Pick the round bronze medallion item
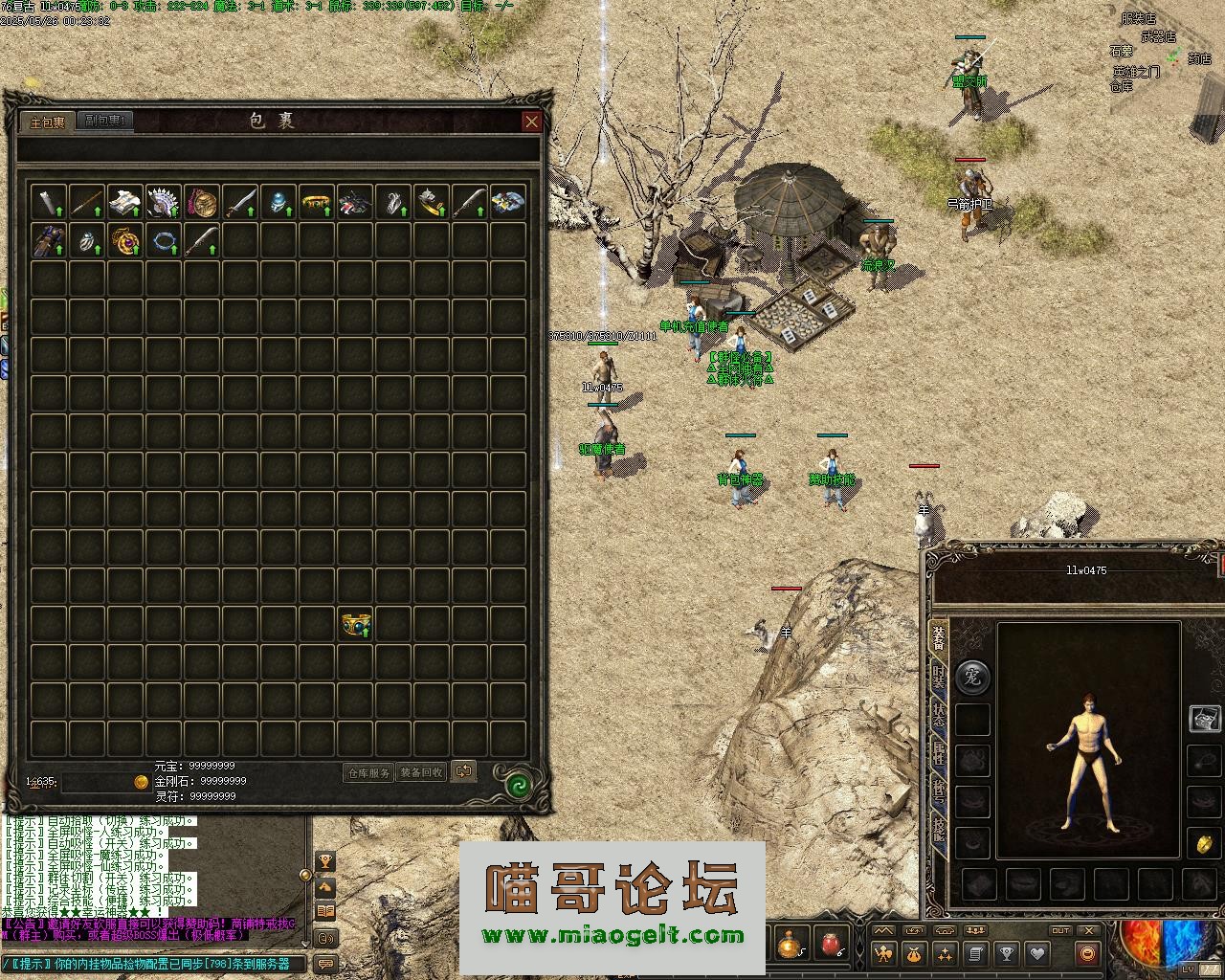1225x980 pixels. [x=201, y=202]
